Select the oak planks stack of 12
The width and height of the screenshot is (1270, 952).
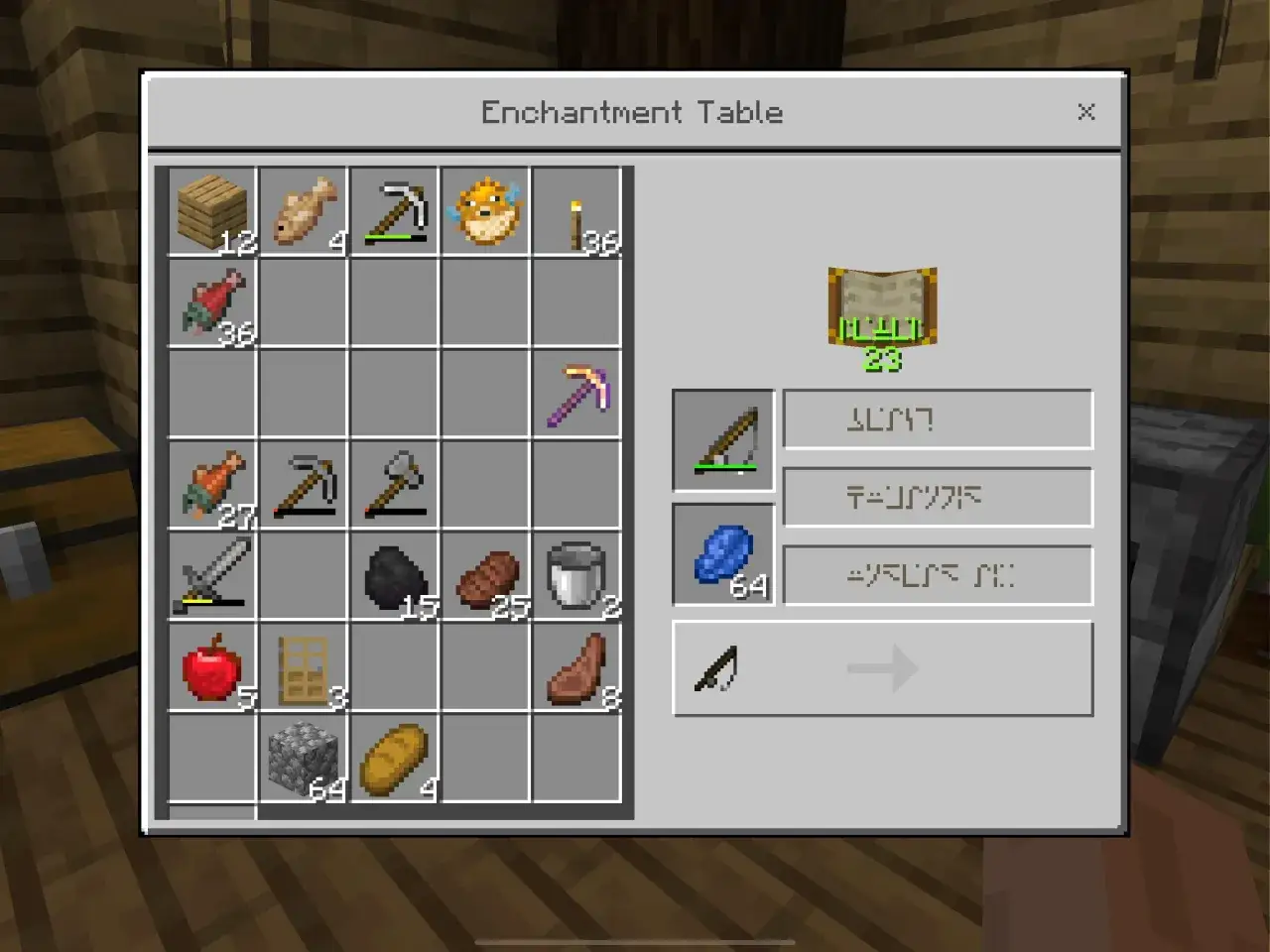click(212, 210)
